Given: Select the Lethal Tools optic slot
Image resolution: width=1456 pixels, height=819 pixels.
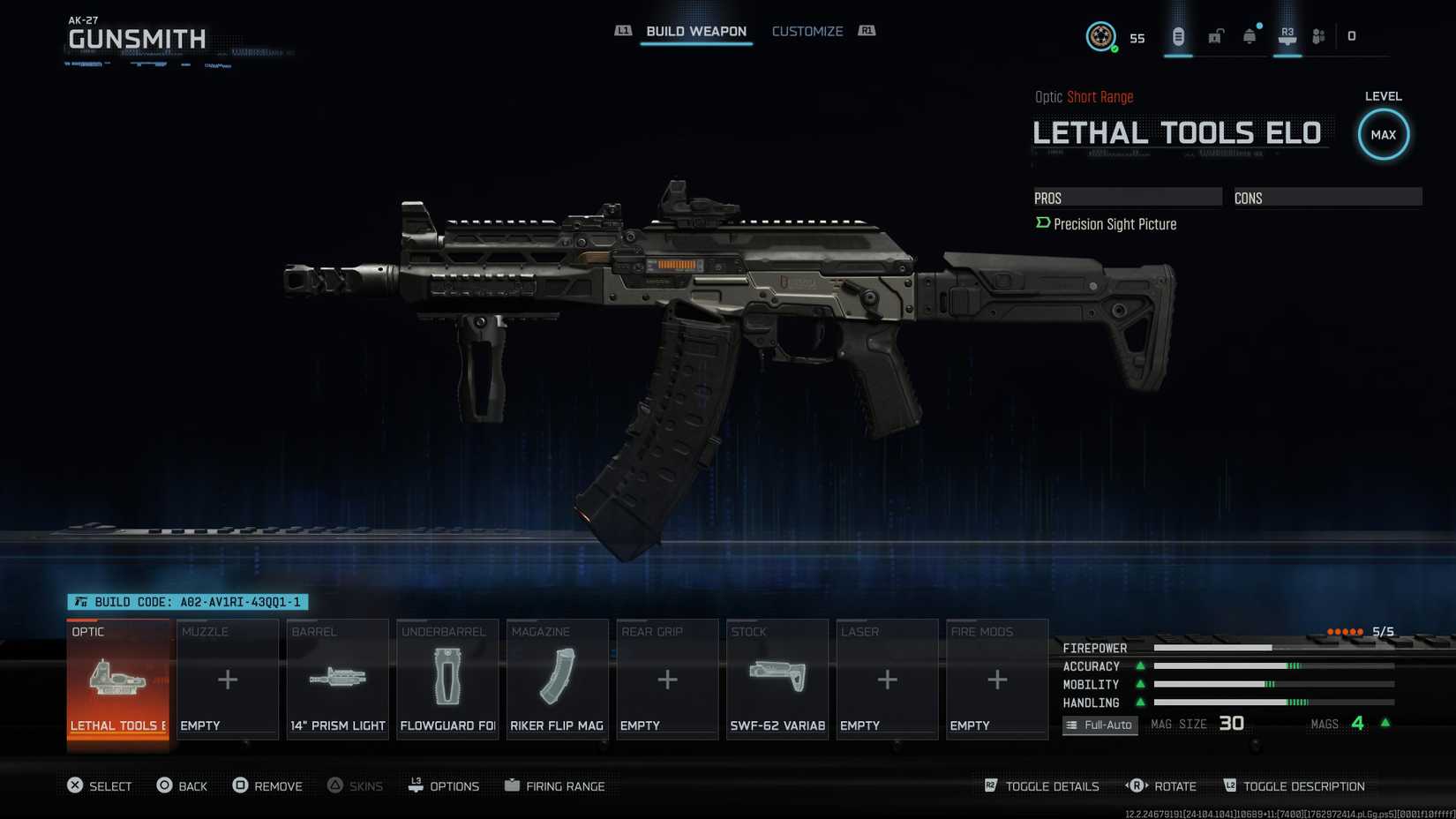Looking at the screenshot, I should 118,680.
